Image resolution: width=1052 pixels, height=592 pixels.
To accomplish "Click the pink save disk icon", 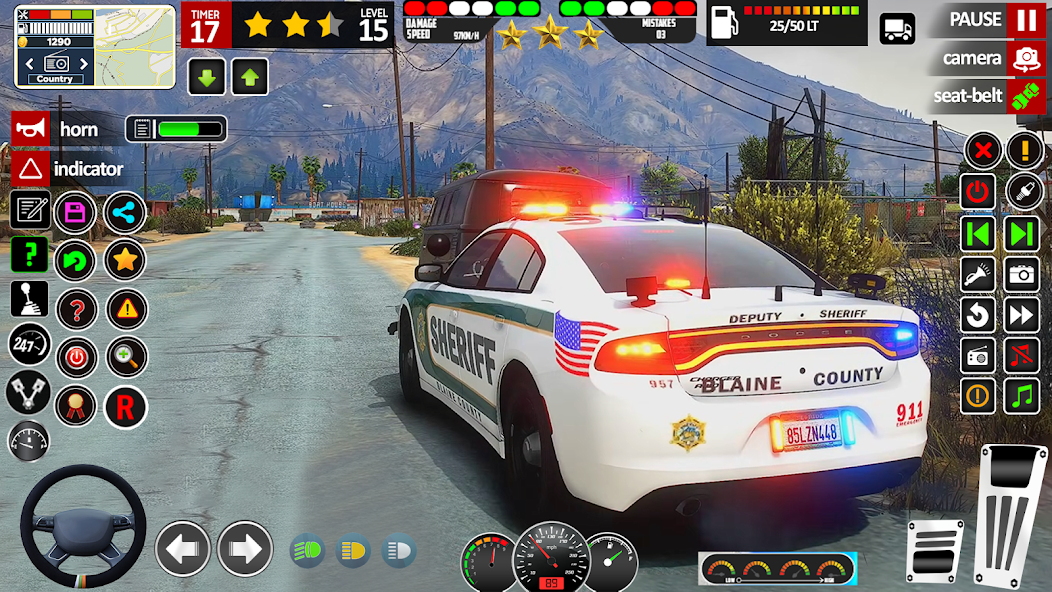I will pyautogui.click(x=75, y=212).
